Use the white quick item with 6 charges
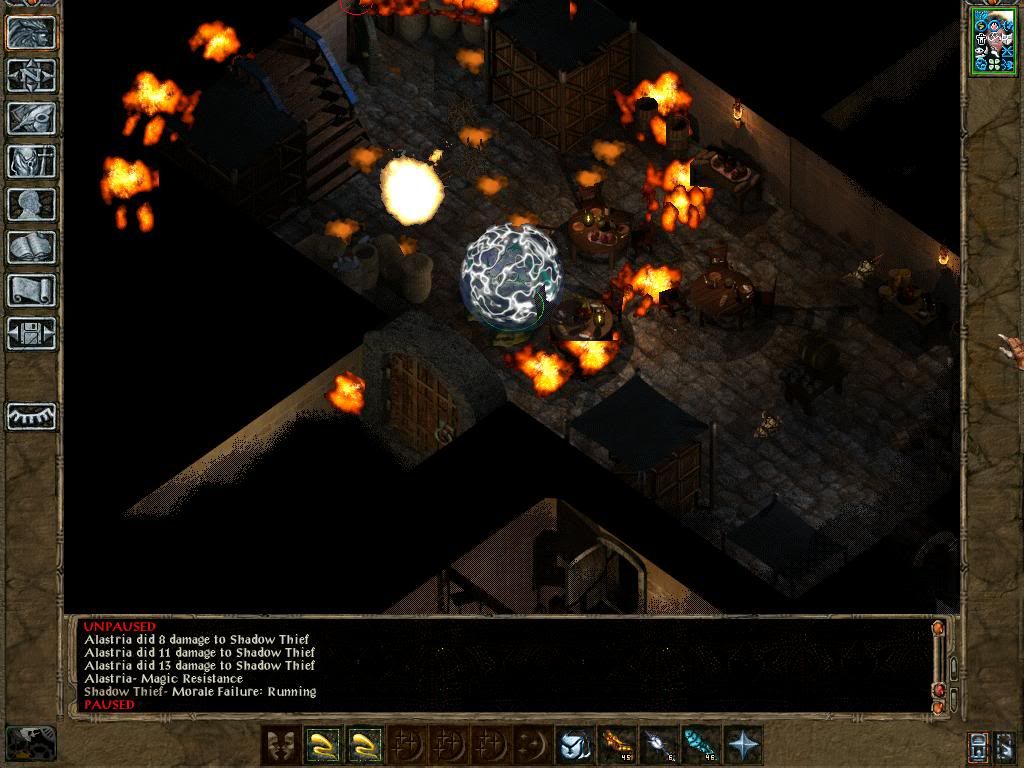The height and width of the screenshot is (768, 1024). 658,745
